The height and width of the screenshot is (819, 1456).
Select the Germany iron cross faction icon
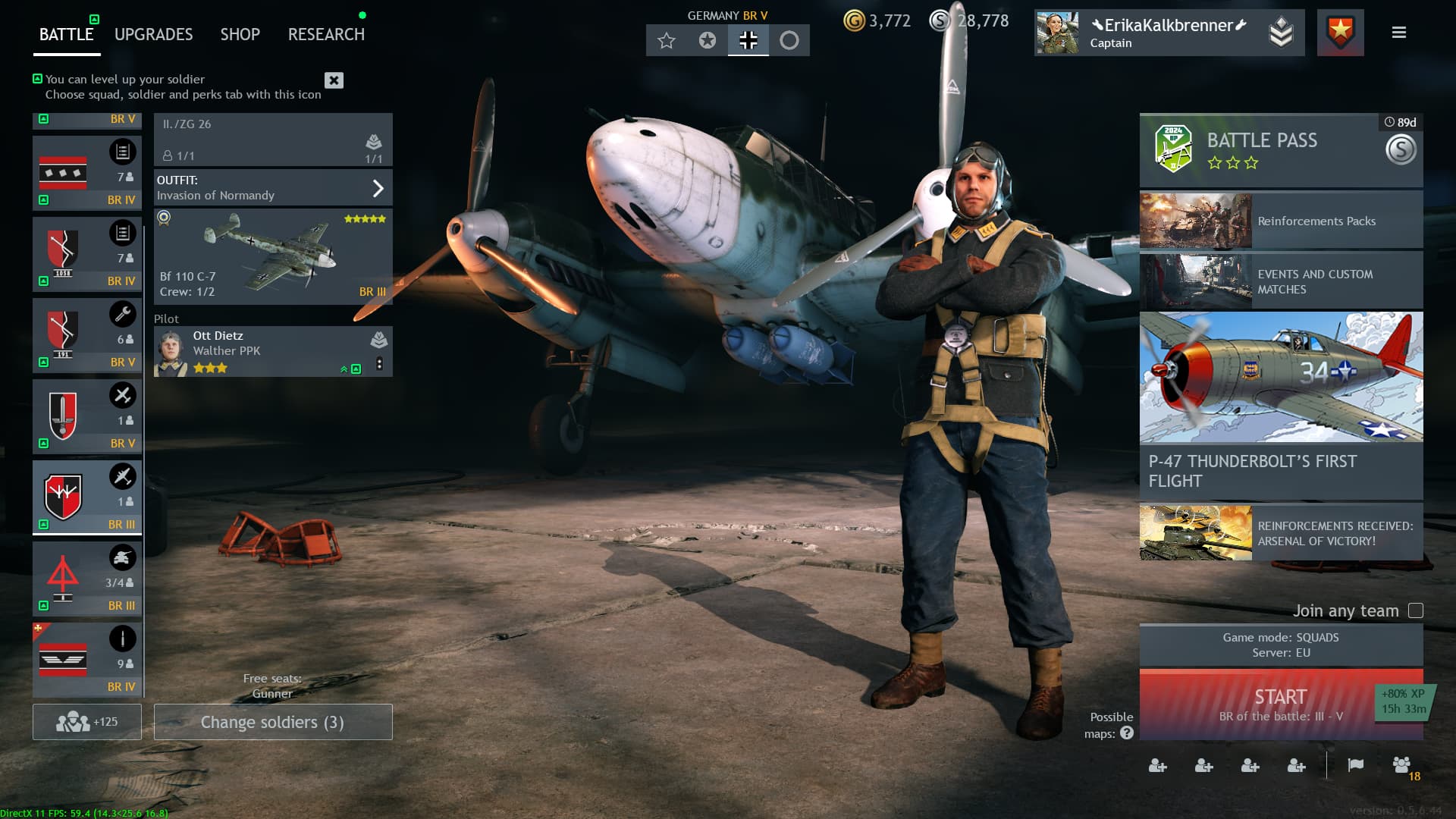click(x=748, y=40)
